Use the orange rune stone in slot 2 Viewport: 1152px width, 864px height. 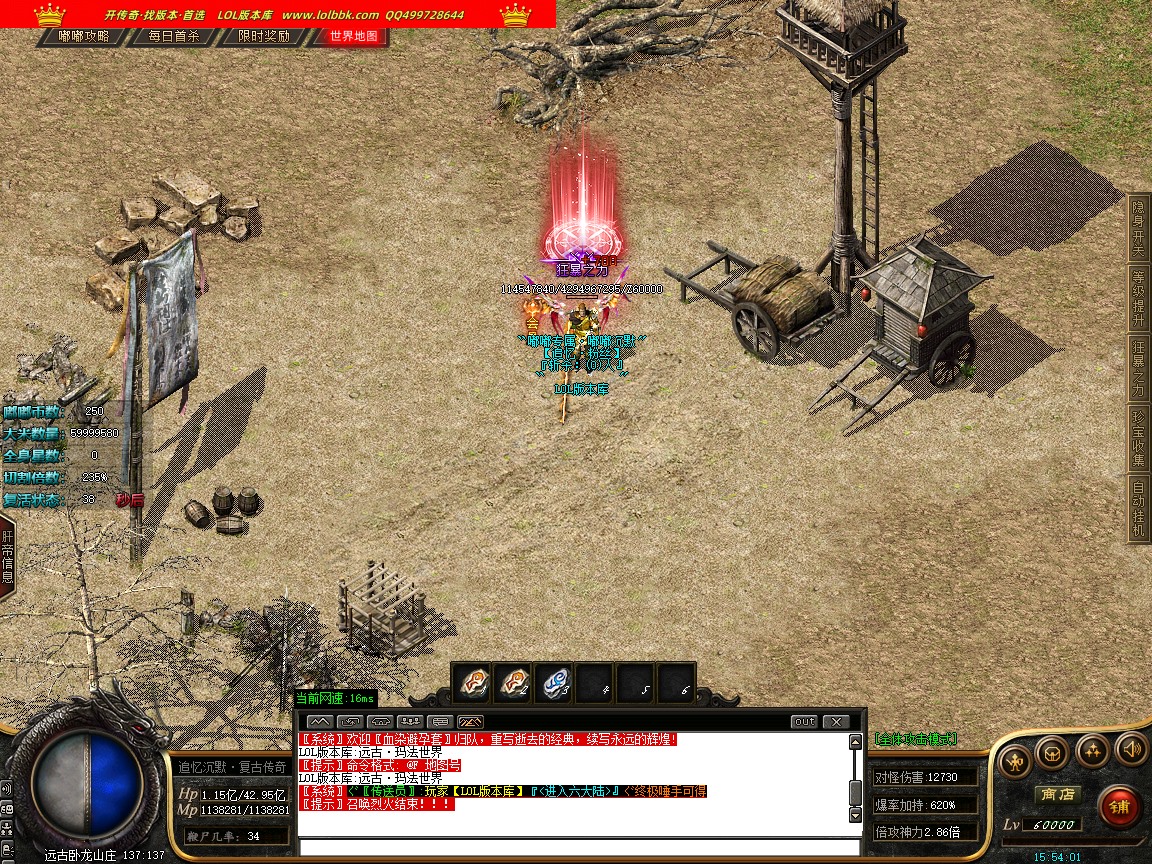point(514,683)
